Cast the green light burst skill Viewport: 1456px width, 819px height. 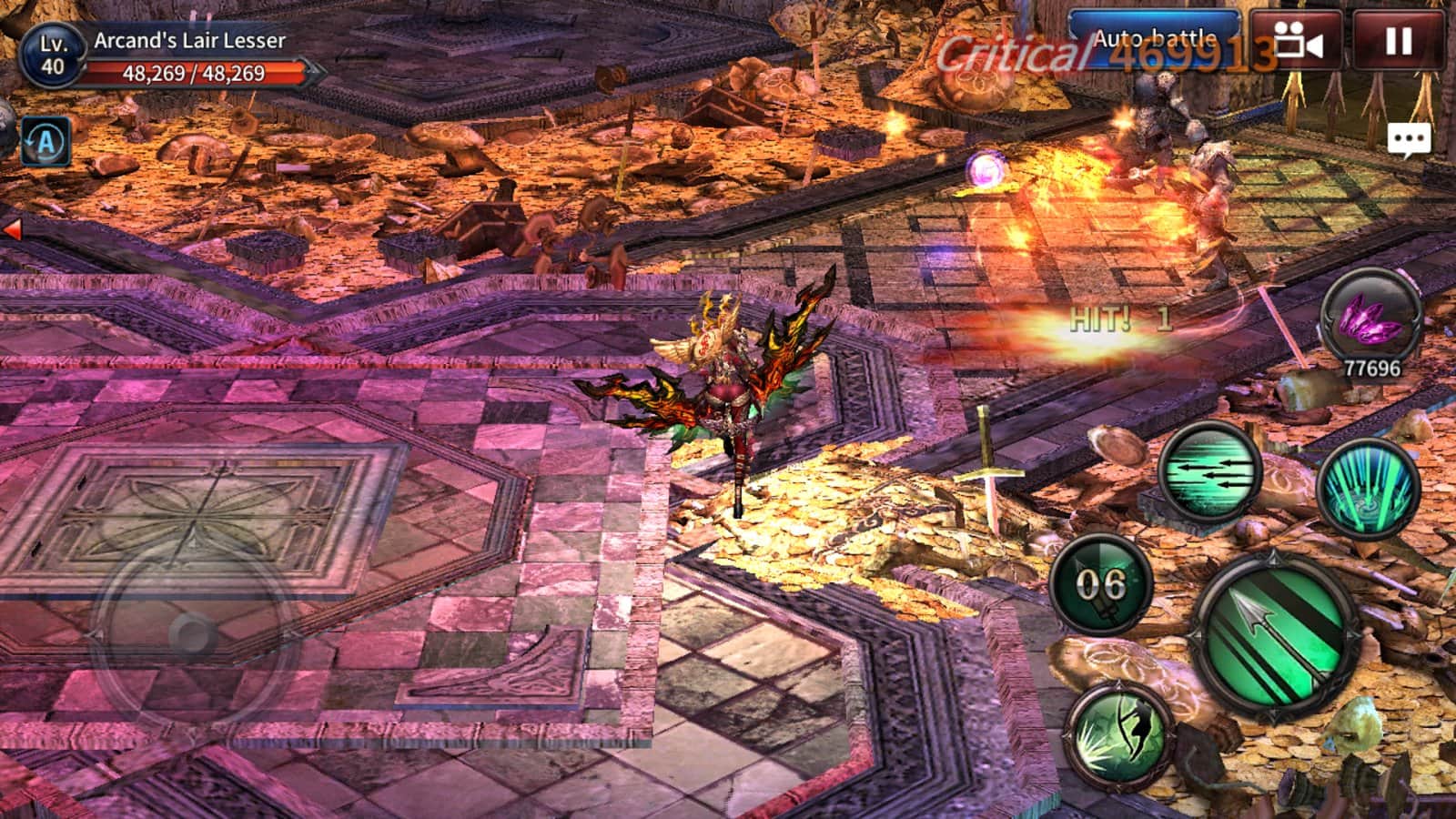[1368, 489]
